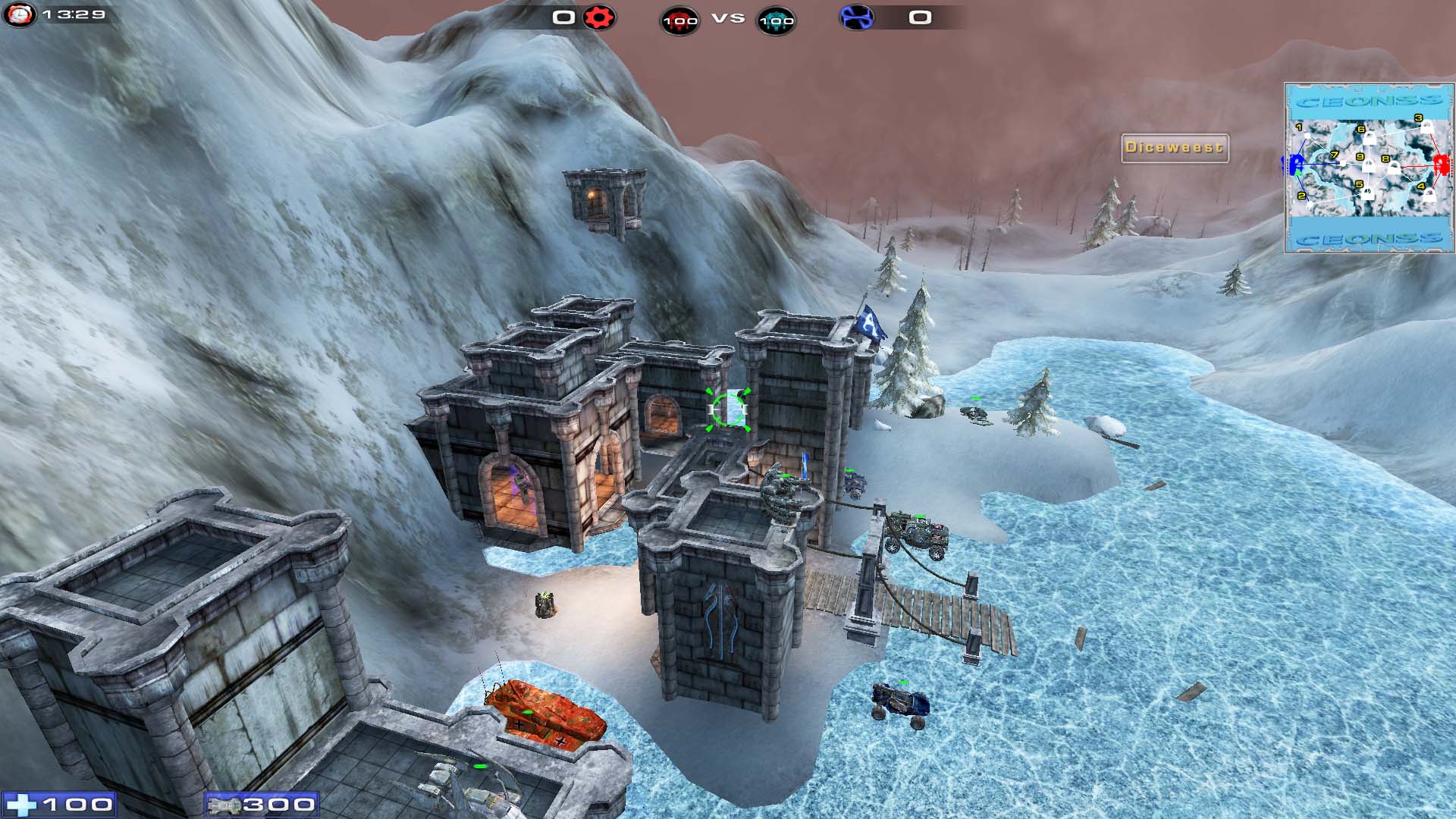Choose node 1 on the minimap
1456x819 pixels.
pos(1307,136)
